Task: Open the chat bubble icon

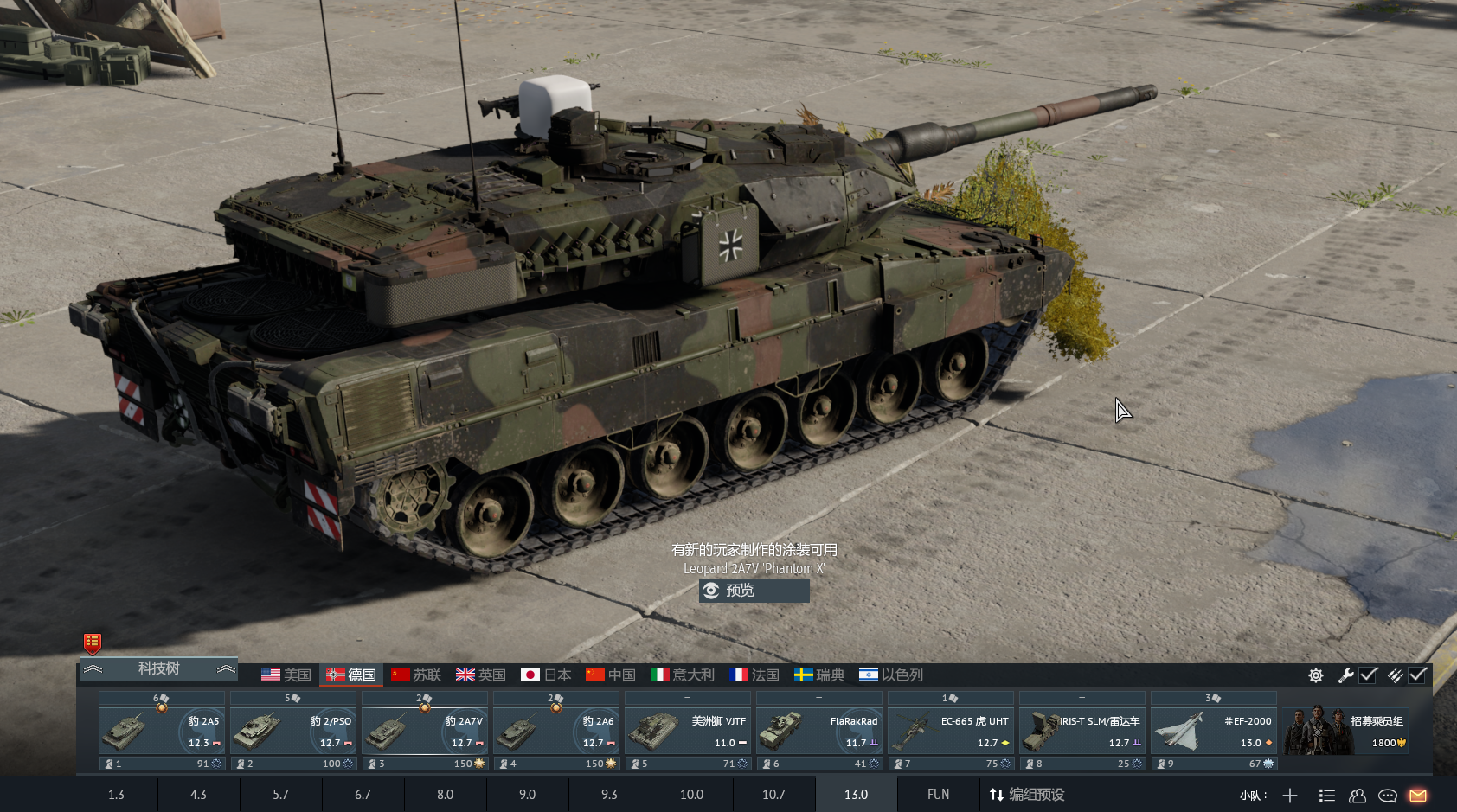Action: [1388, 796]
